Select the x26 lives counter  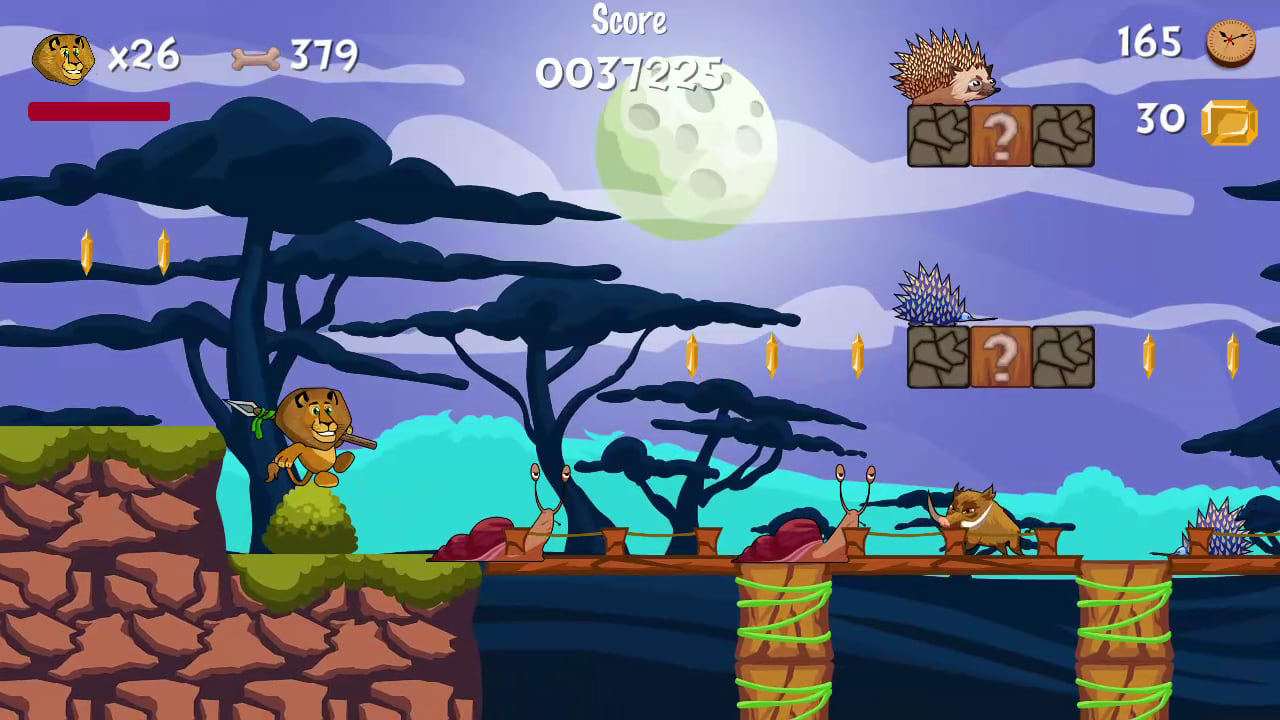pyautogui.click(x=143, y=57)
